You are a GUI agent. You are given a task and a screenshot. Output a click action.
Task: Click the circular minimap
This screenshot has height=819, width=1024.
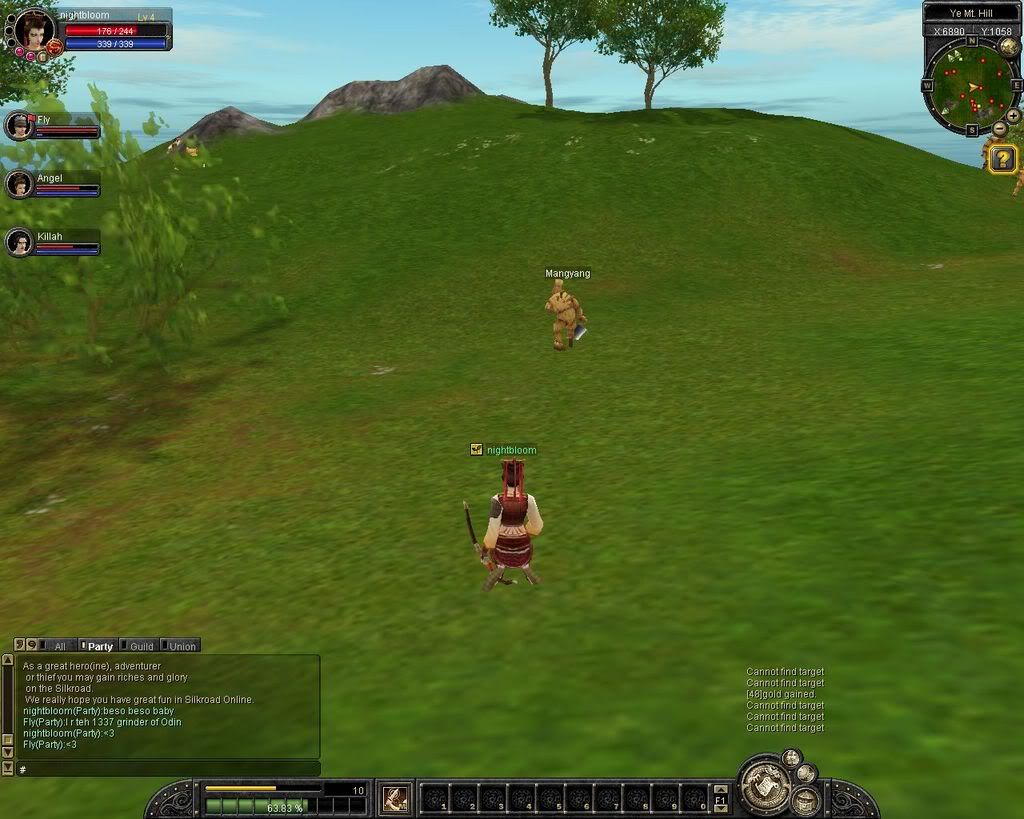tap(971, 87)
